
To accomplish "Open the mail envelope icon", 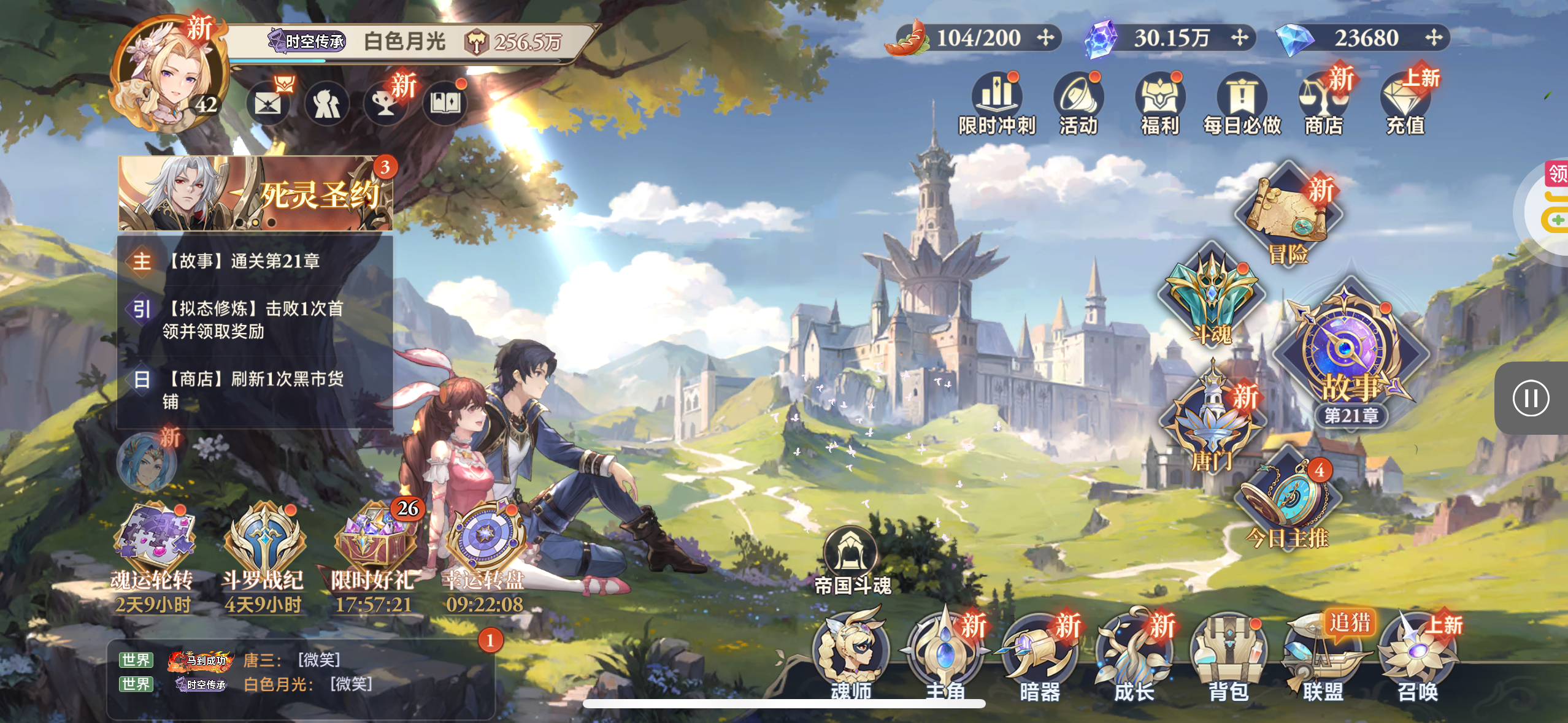I will tap(268, 104).
